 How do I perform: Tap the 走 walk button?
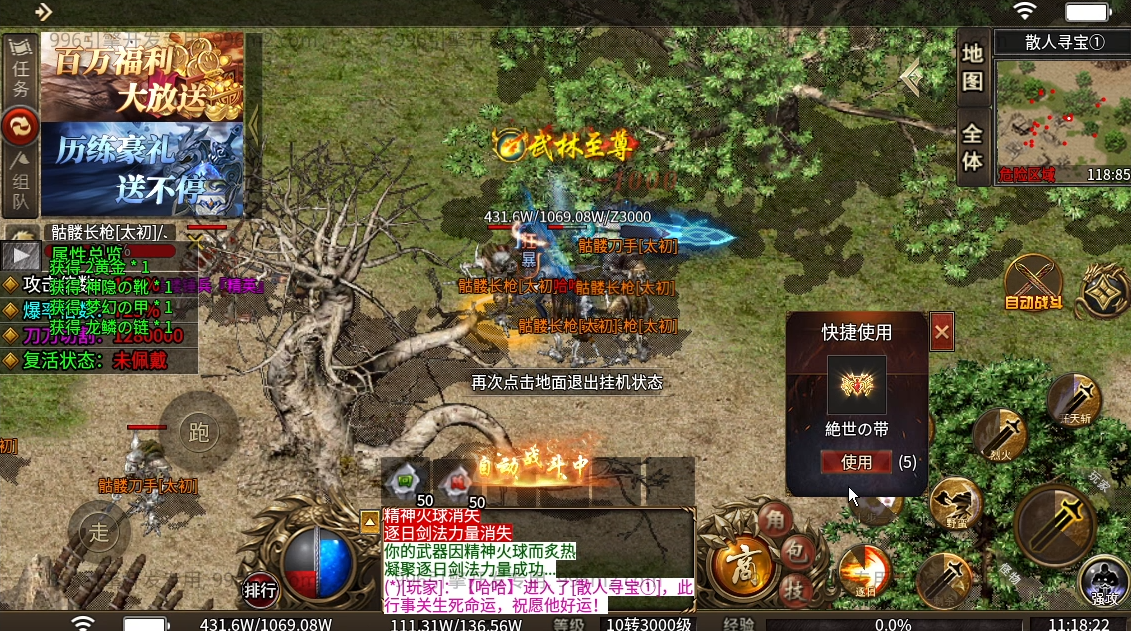[x=99, y=533]
